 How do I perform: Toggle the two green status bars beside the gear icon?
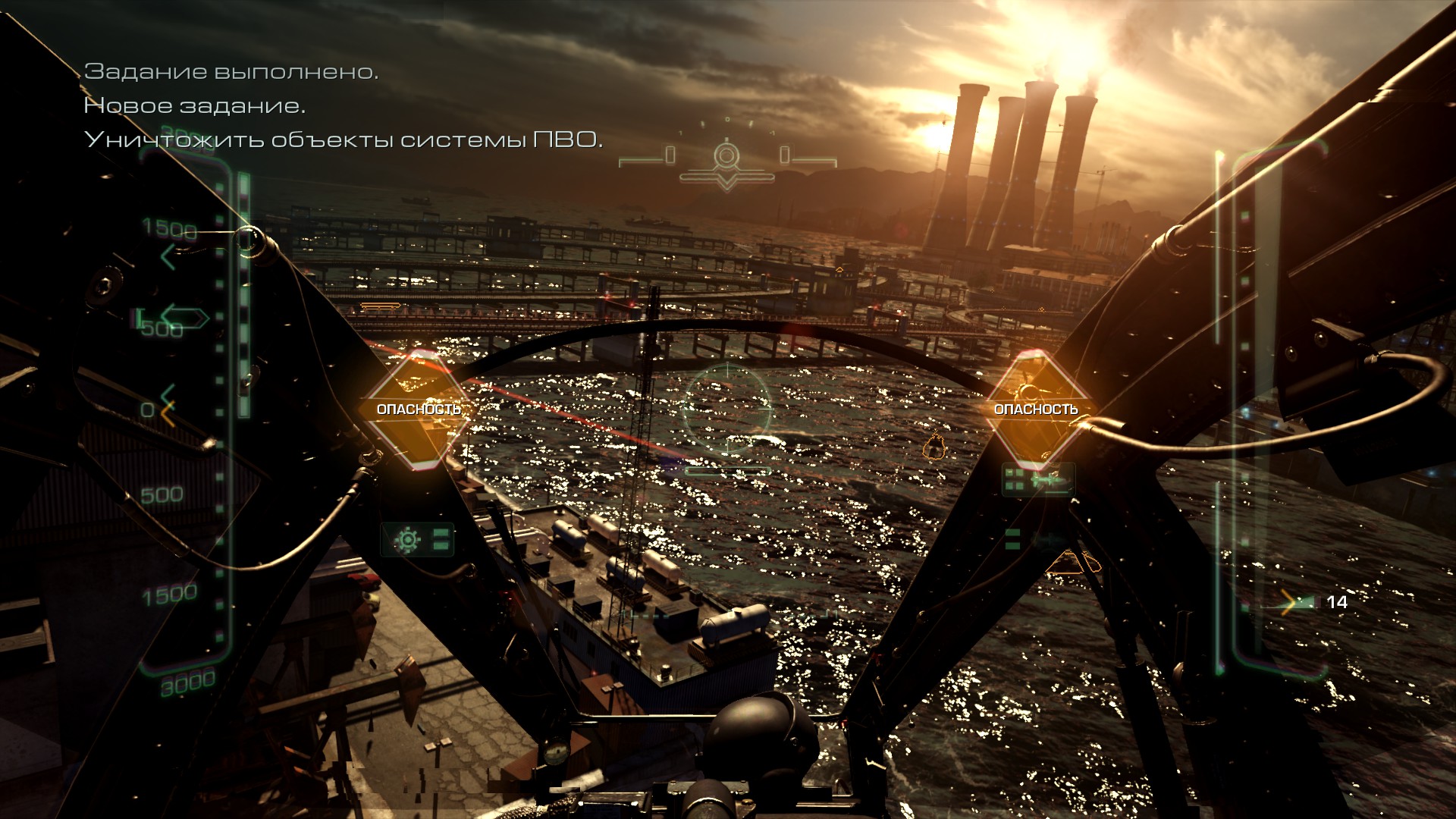coord(440,540)
